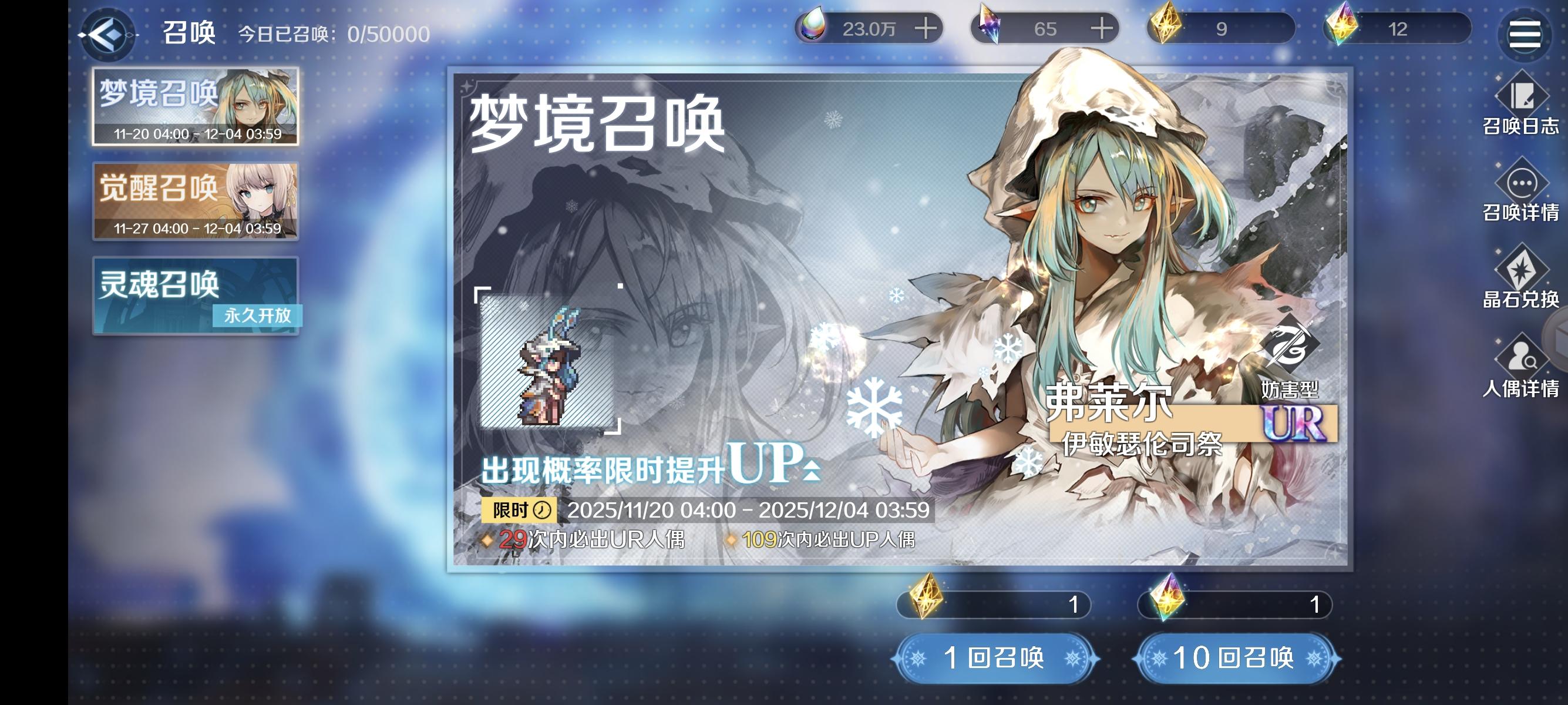Image resolution: width=1568 pixels, height=705 pixels.
Task: Open the hamburger menu at top right
Action: [1525, 33]
